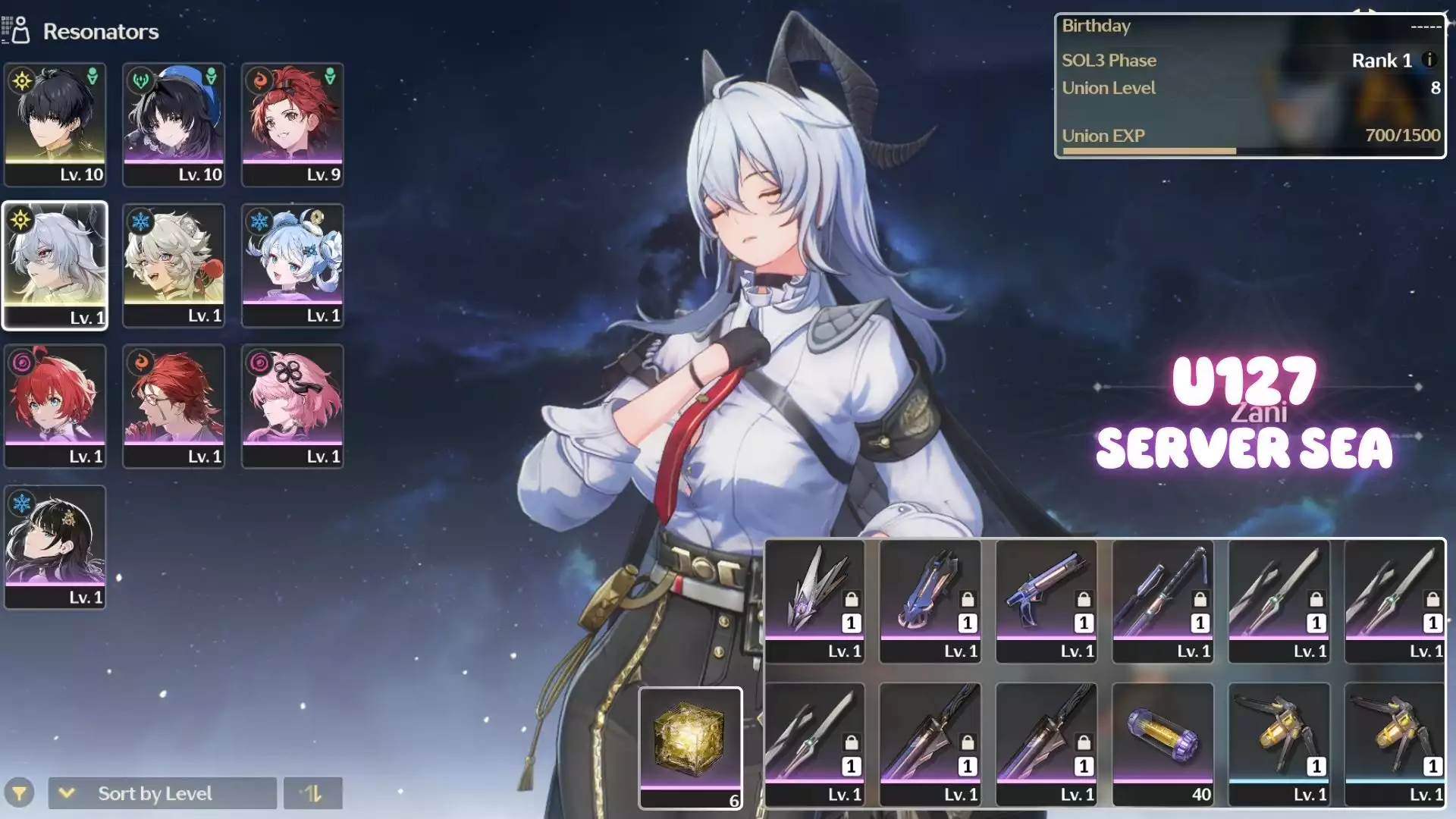Select the red-haired girl with teal eyes
This screenshot has width=1456, height=819.
[x=55, y=406]
